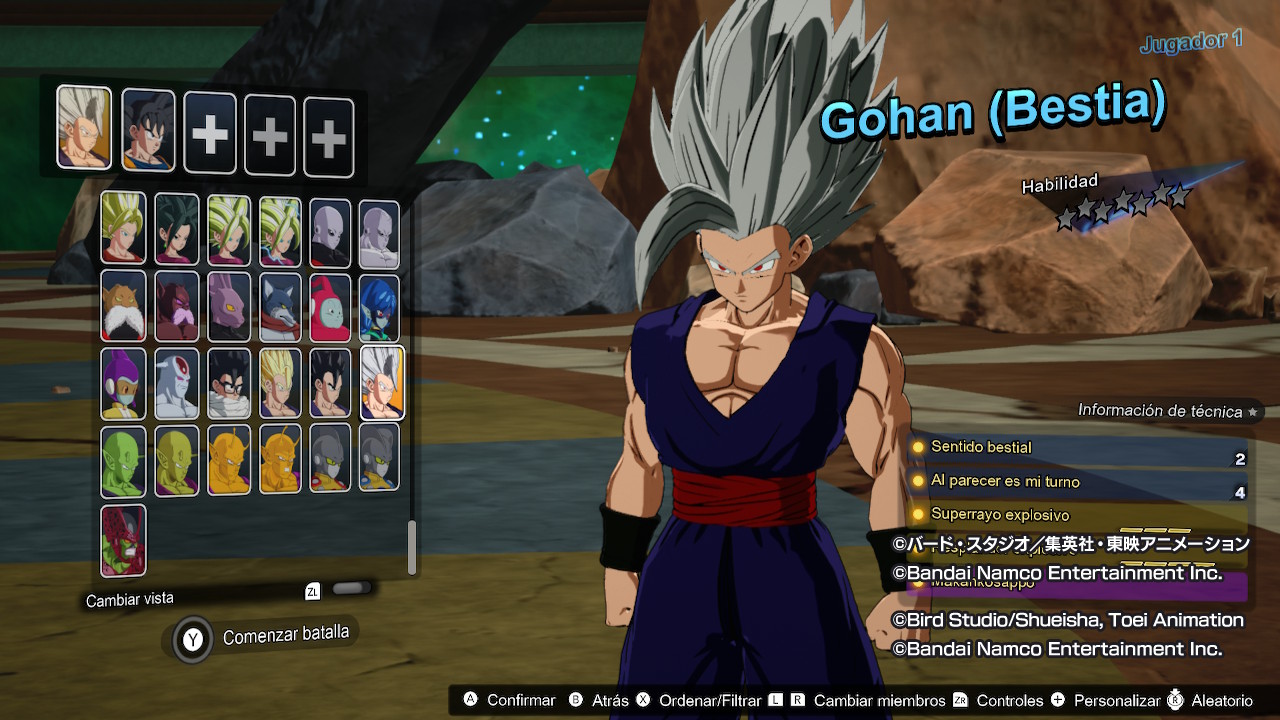This screenshot has height=720, width=1280.
Task: Choose Dyspo the purple rabbit portrait
Action: pyautogui.click(x=228, y=306)
